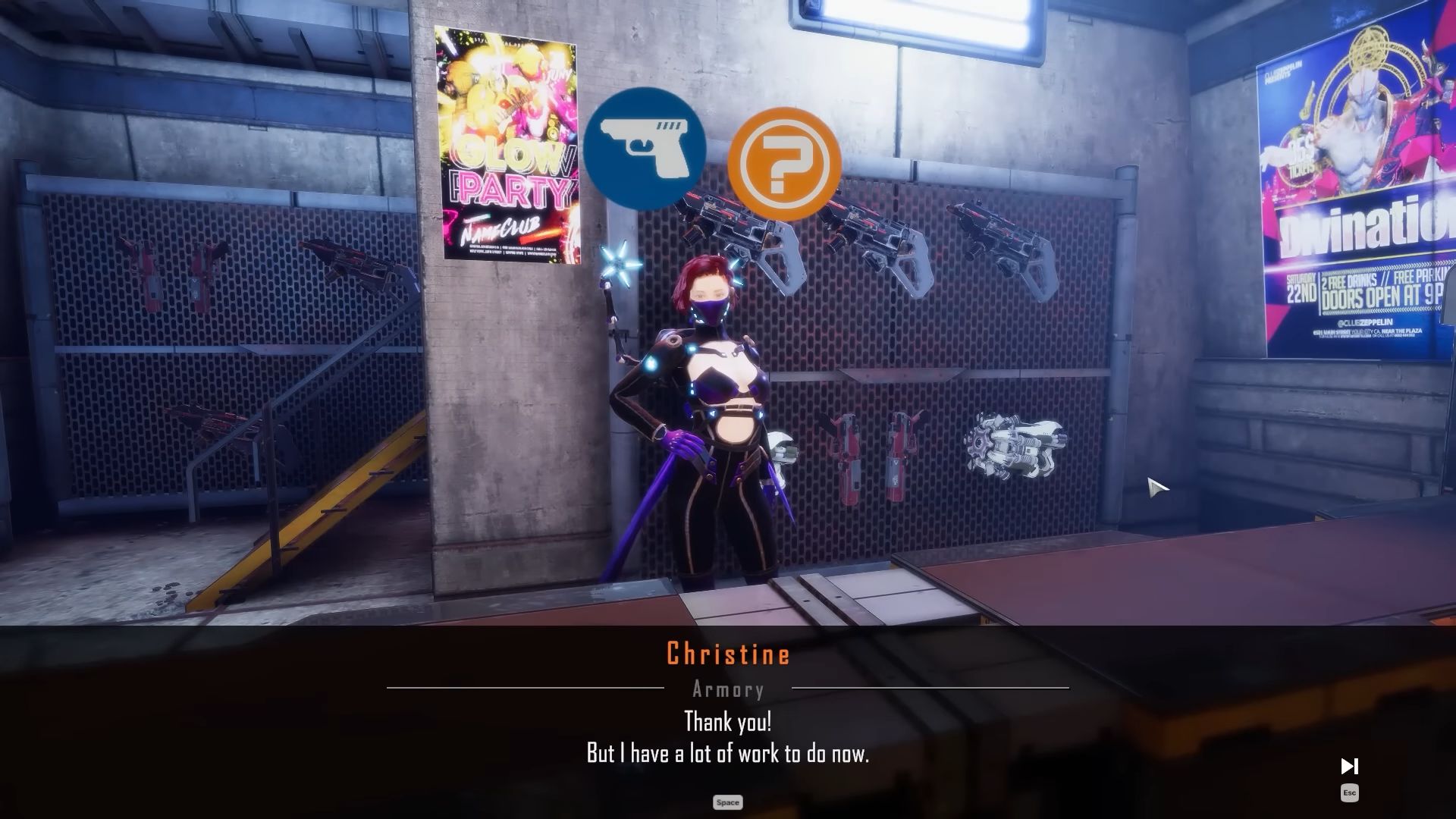The width and height of the screenshot is (1456, 819).
Task: Skip the dialogue with the skip-forward button
Action: coord(1349,767)
